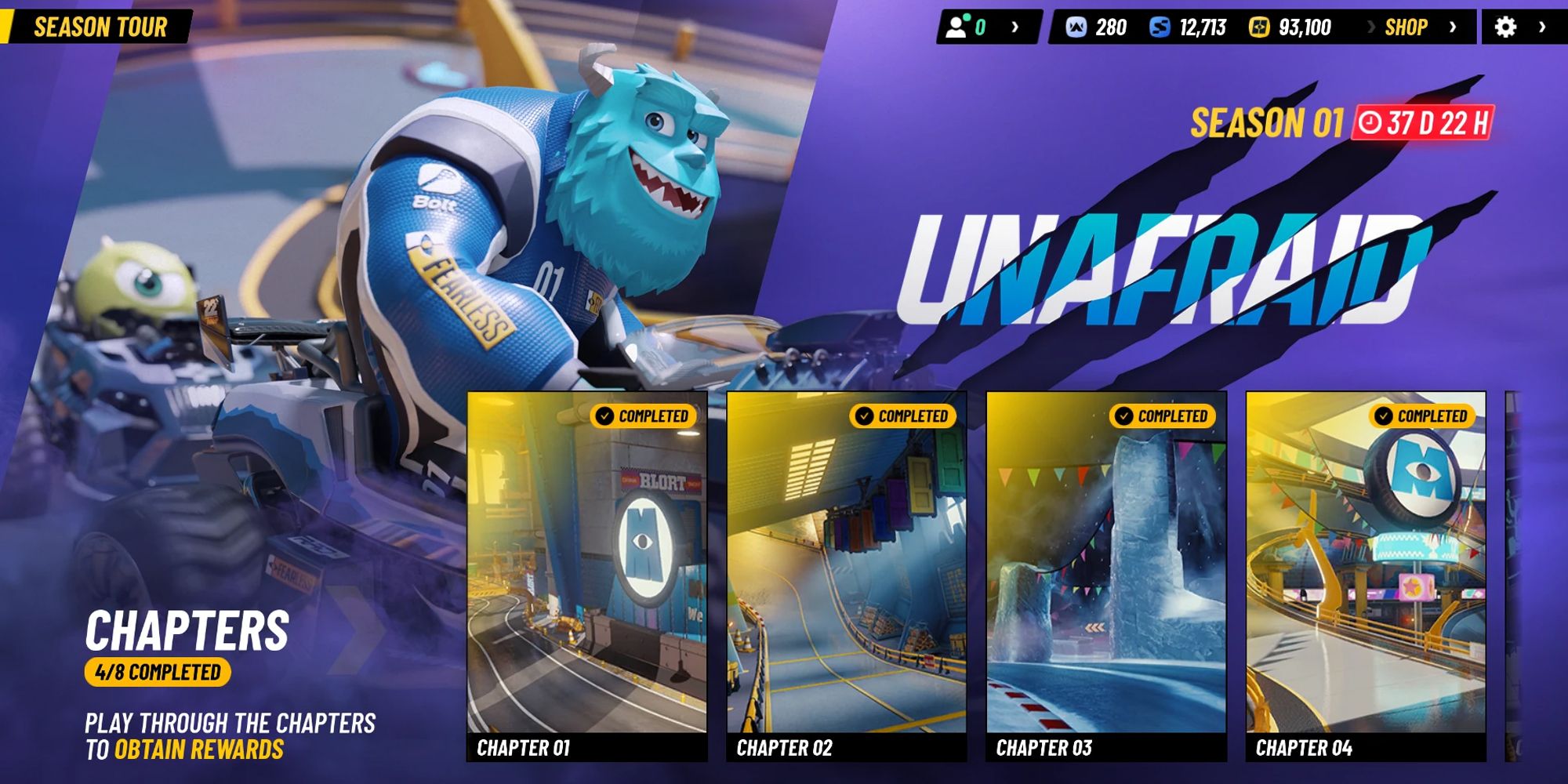Viewport: 1568px width, 784px height.
Task: Select the Chapter 02 label
Action: point(784,748)
